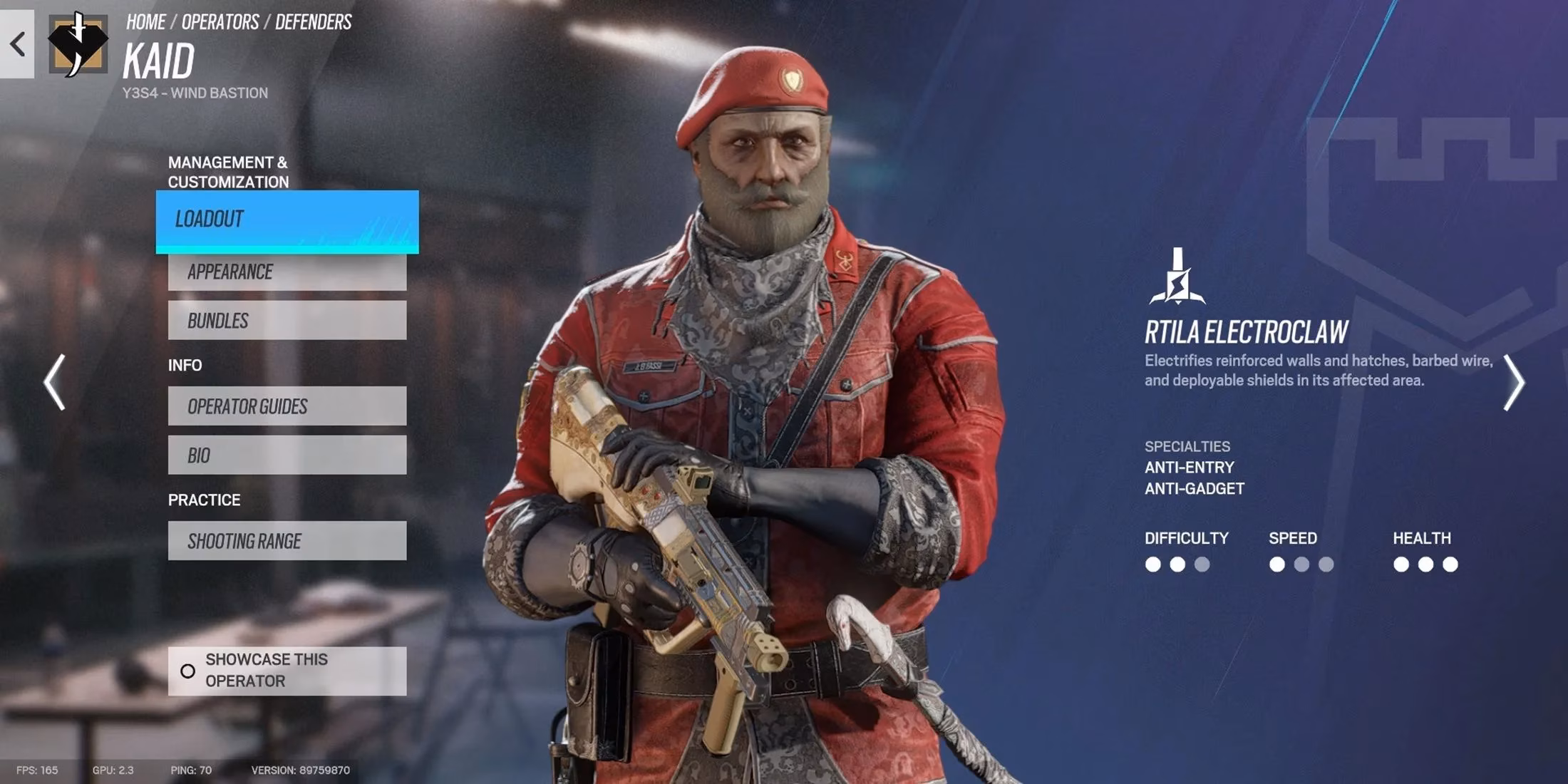The height and width of the screenshot is (784, 1568).
Task: Click the right arrow to view next operator
Action: 1515,383
